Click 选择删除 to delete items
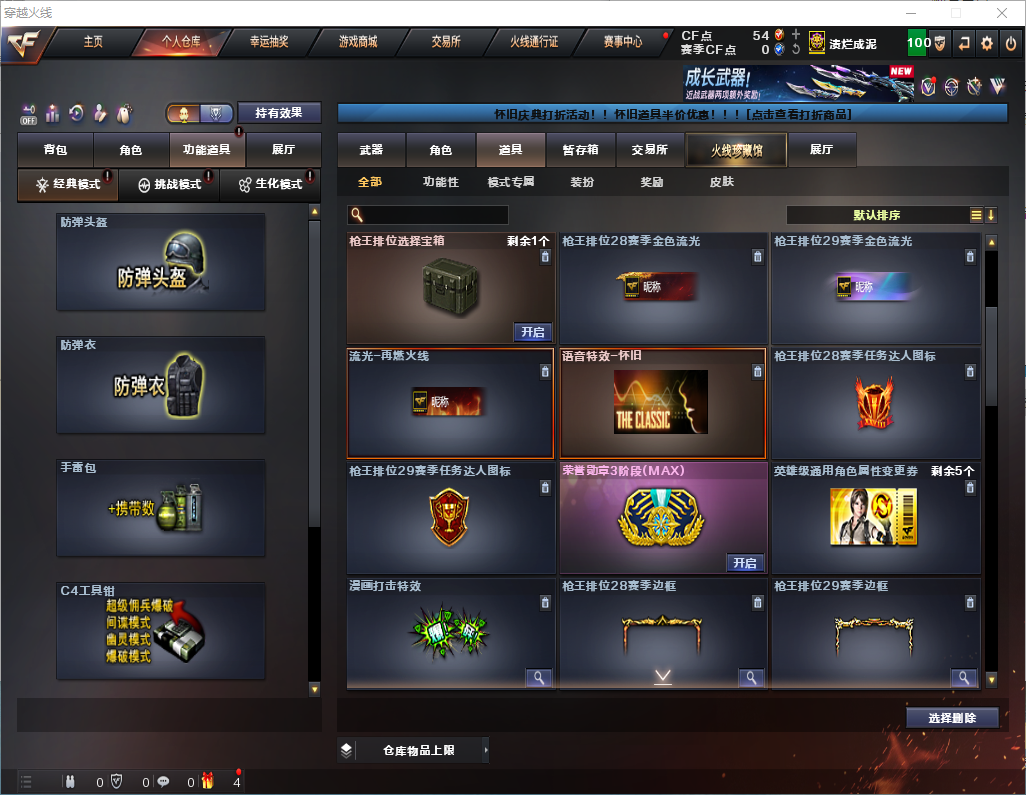The width and height of the screenshot is (1026, 795). [x=952, y=718]
